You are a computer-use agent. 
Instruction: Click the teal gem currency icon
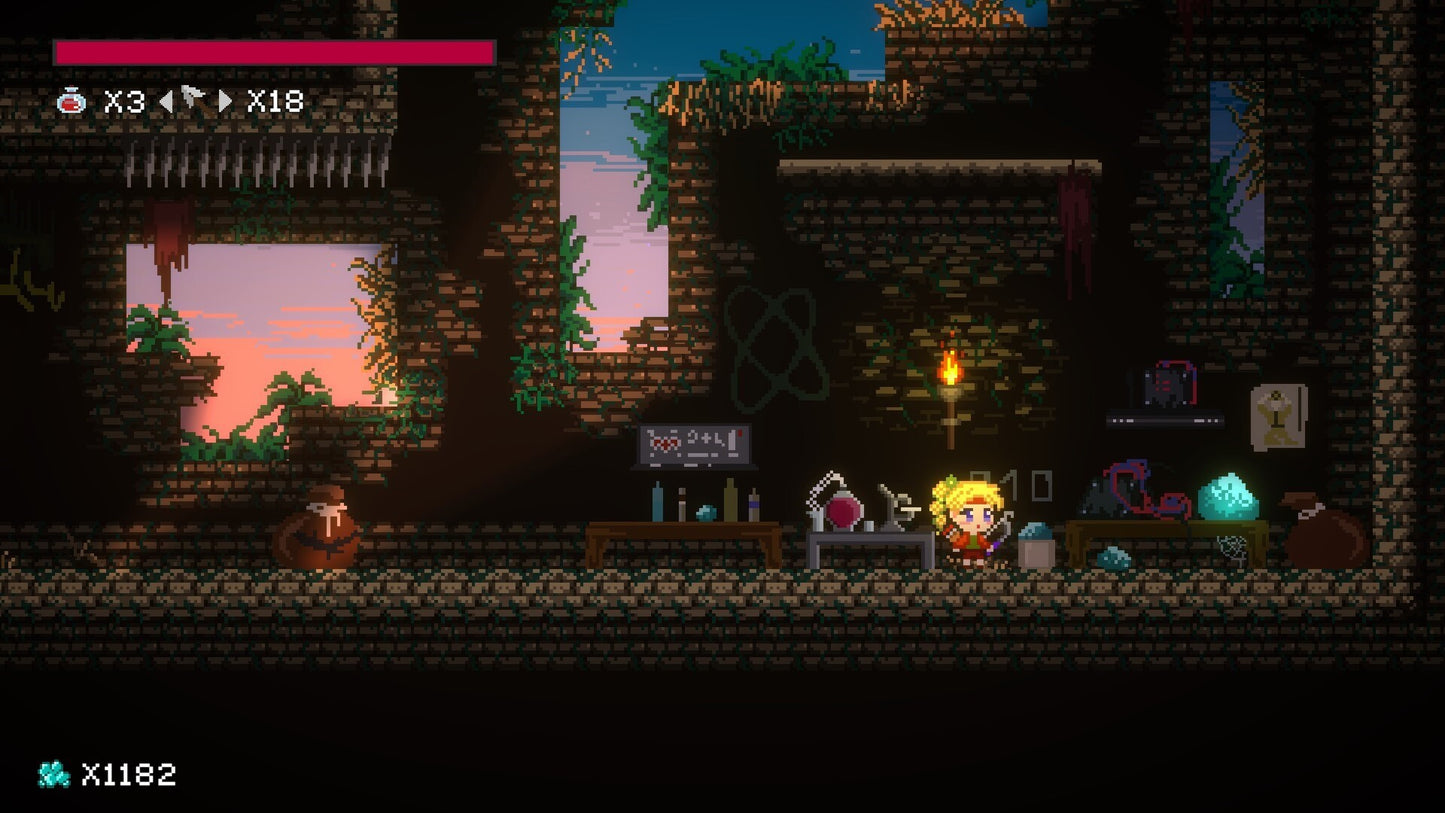(x=54, y=774)
